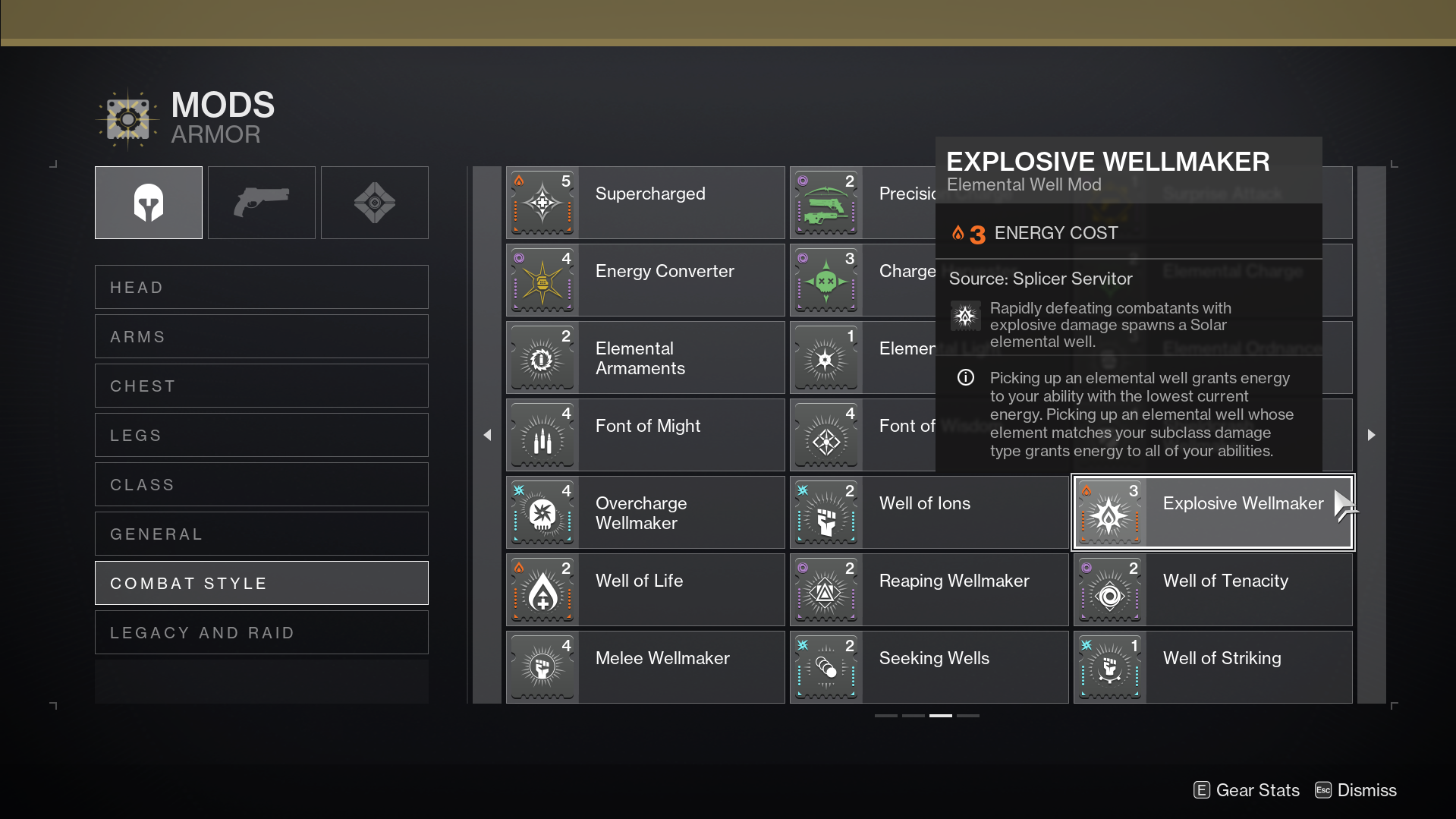The width and height of the screenshot is (1456, 819).
Task: Select the Supercharged mod icon
Action: click(542, 202)
